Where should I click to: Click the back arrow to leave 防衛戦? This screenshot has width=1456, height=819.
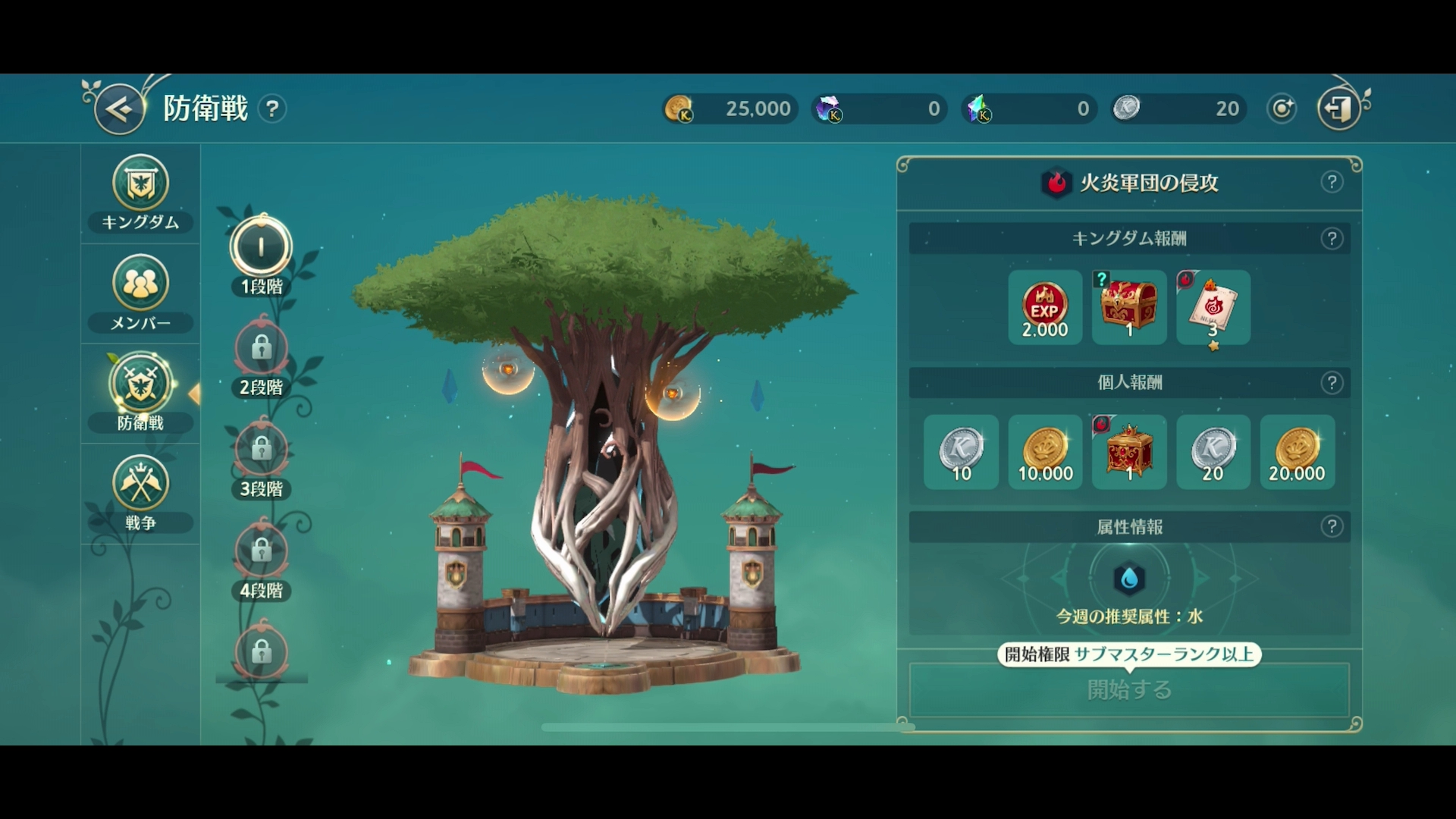point(118,107)
